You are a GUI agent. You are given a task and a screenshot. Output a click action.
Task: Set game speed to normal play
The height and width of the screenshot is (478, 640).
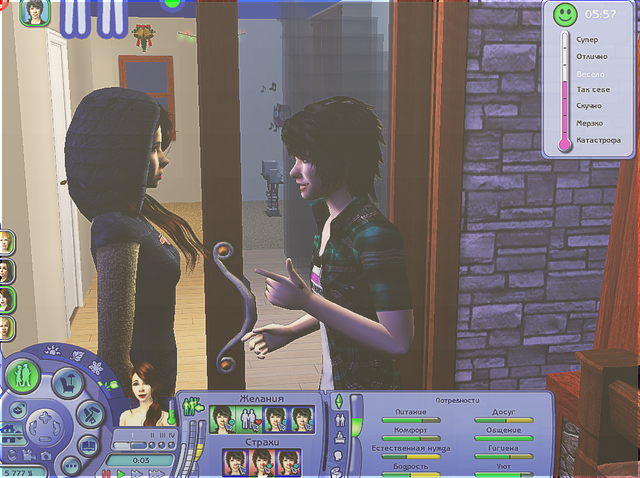122,473
